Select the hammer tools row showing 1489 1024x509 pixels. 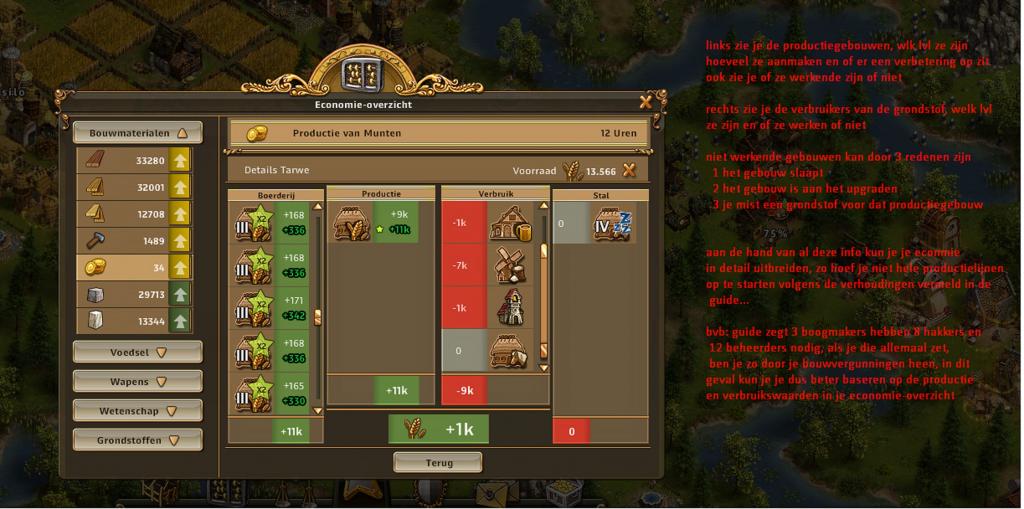coord(134,240)
